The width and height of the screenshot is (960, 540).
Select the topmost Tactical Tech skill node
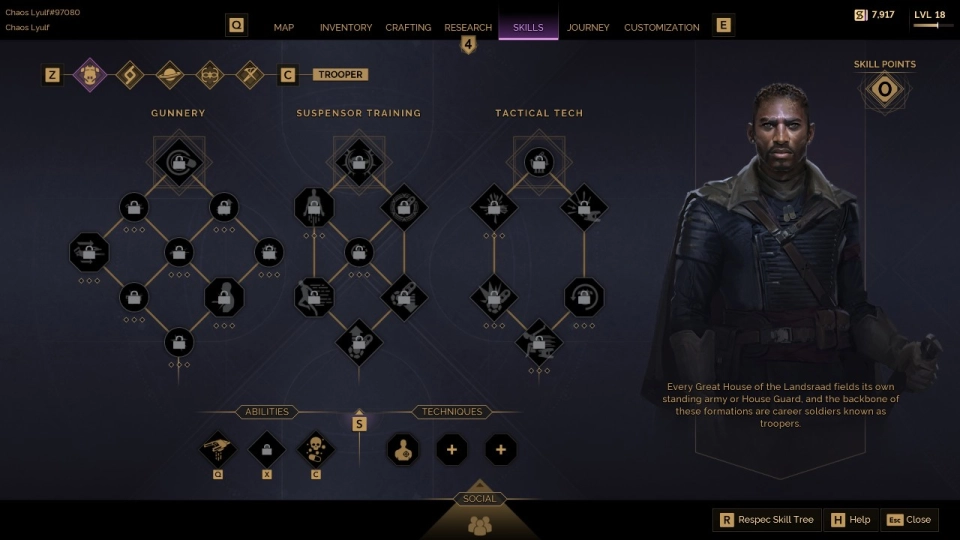coord(538,160)
